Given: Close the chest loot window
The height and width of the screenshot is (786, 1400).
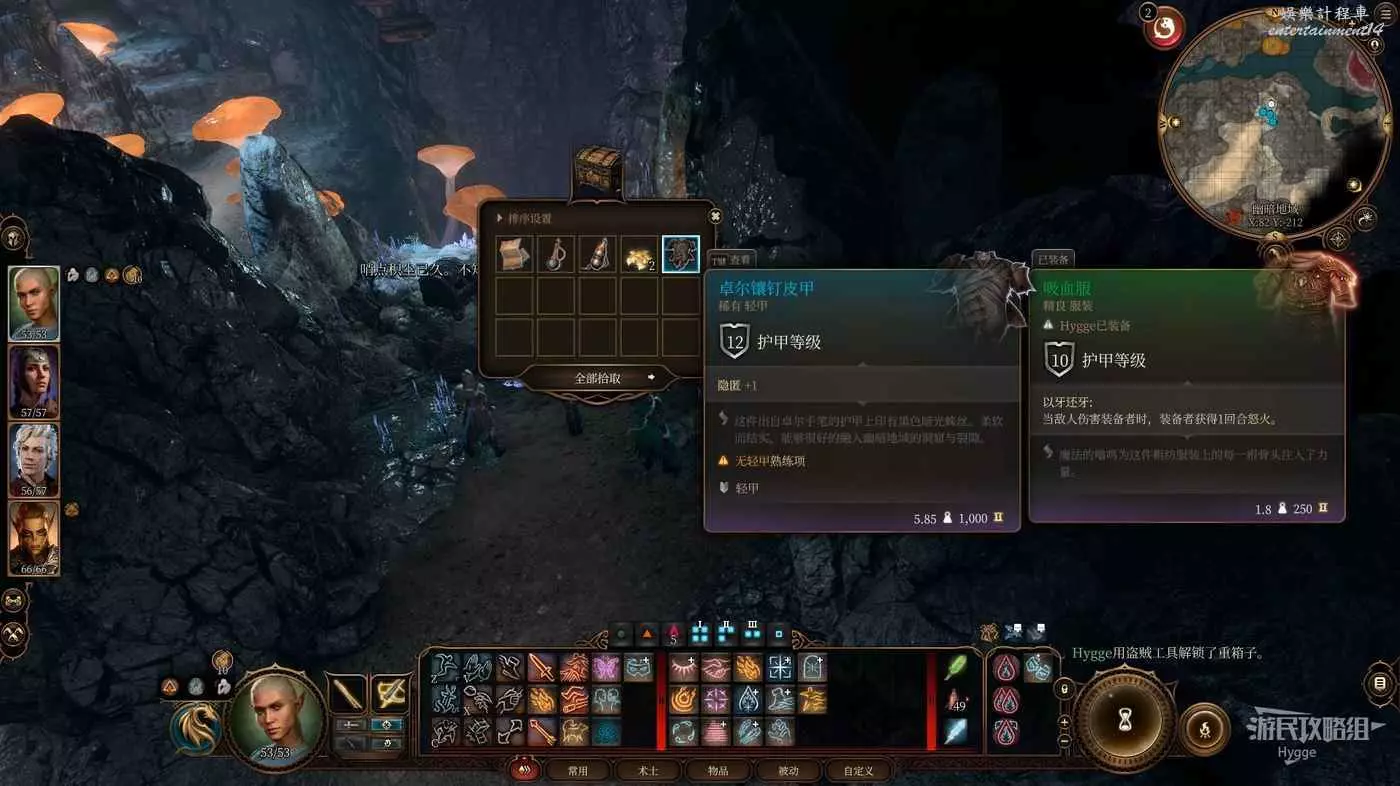Looking at the screenshot, I should [715, 215].
